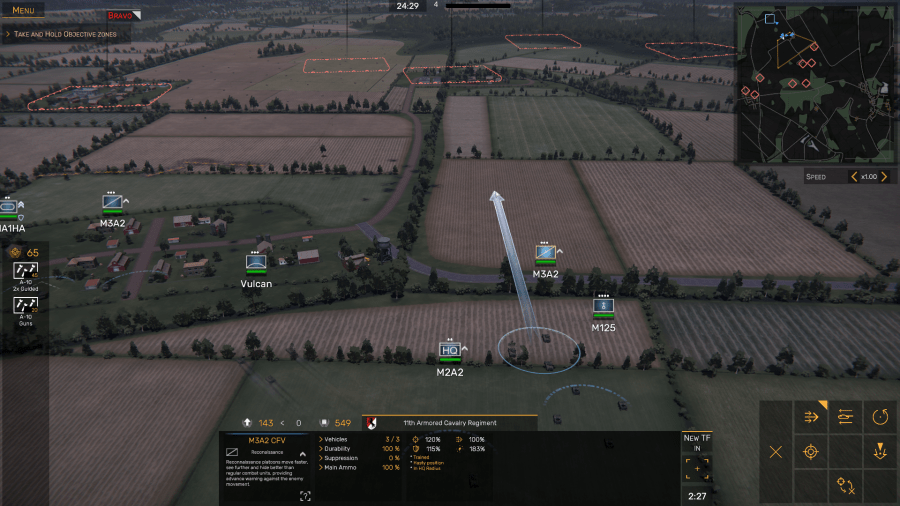Cancel orders with the X button
The height and width of the screenshot is (506, 900).
pyautogui.click(x=776, y=451)
